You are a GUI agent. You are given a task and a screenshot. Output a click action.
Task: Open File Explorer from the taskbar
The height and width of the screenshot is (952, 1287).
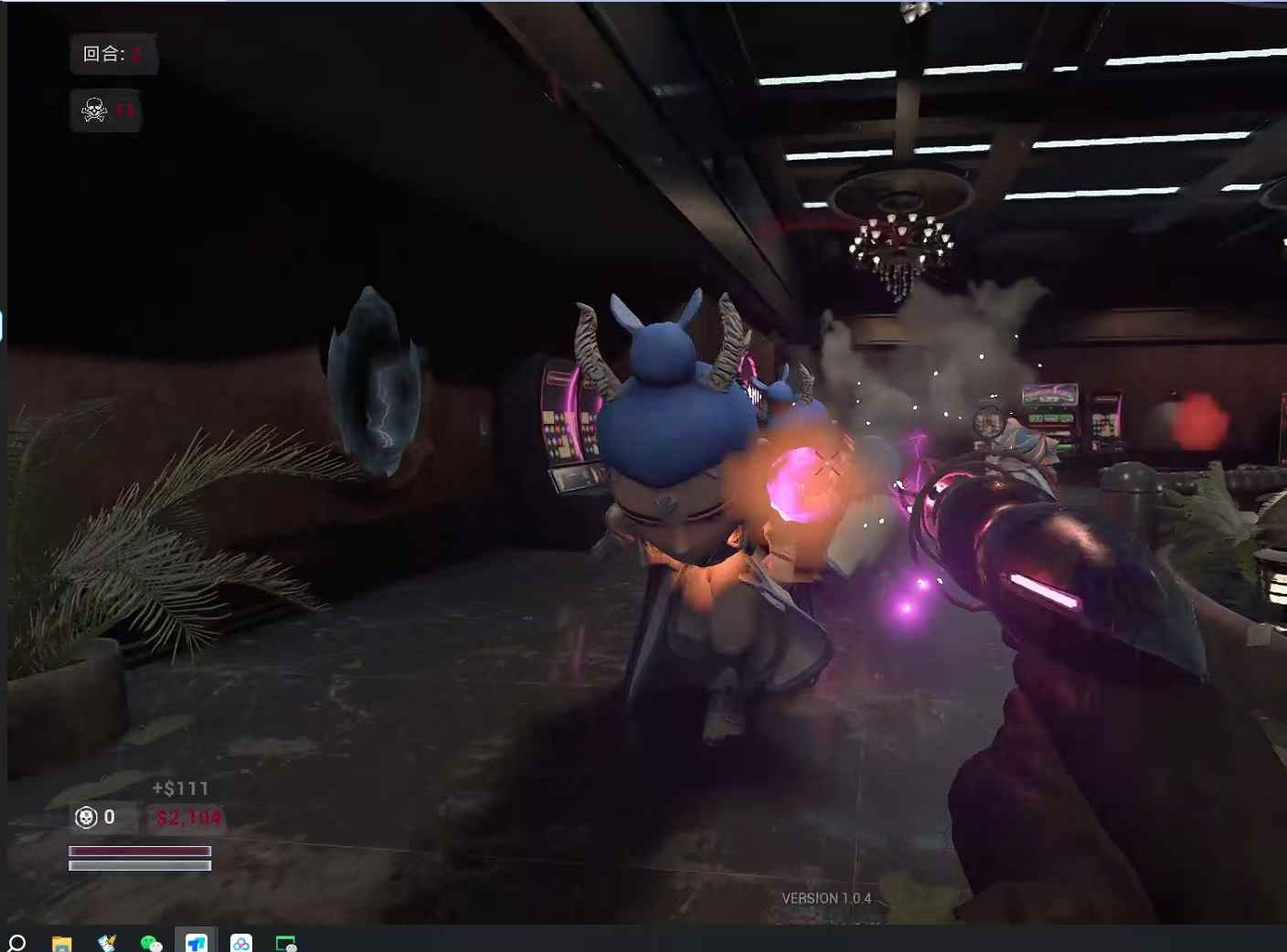(61, 943)
